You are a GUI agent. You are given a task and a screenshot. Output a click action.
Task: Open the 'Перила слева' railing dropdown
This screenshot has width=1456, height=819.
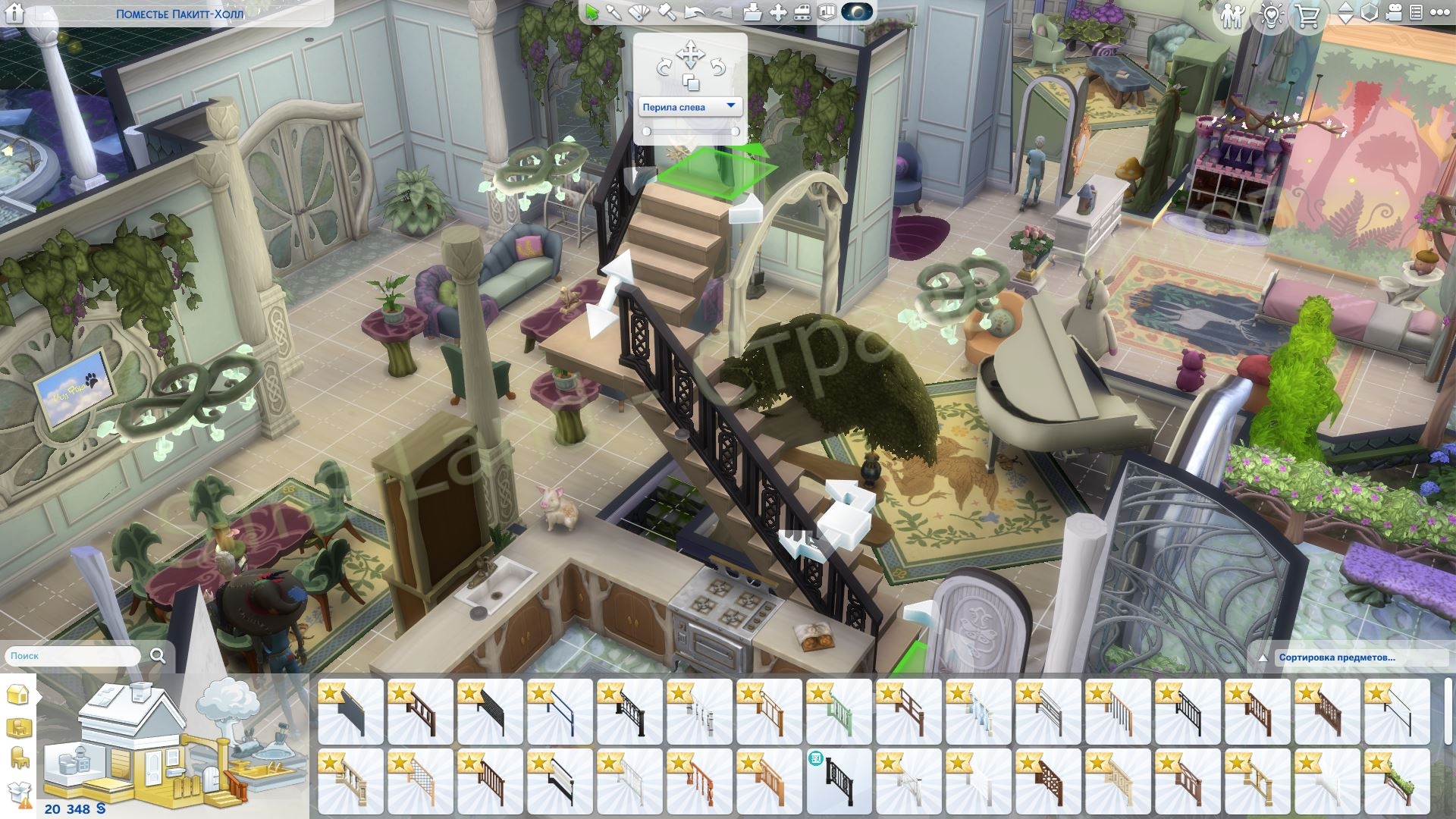[690, 107]
